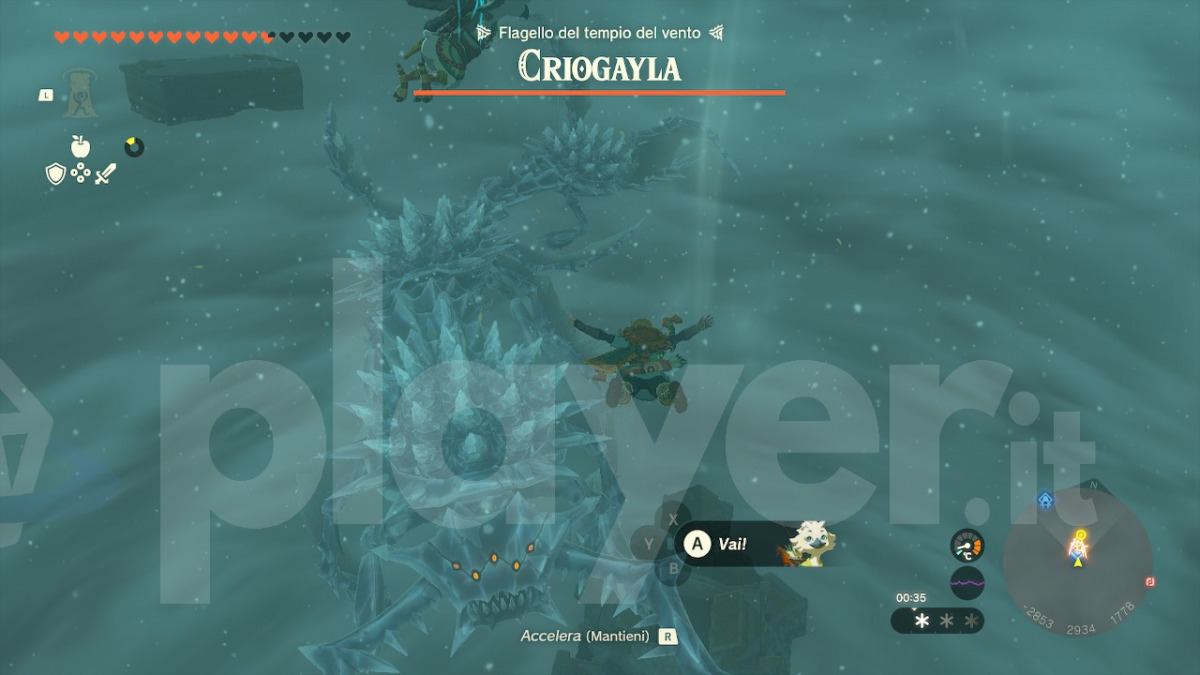Viewport: 1200px width, 675px height.
Task: Click the red marker on minimap edge
Action: pyautogui.click(x=1151, y=581)
